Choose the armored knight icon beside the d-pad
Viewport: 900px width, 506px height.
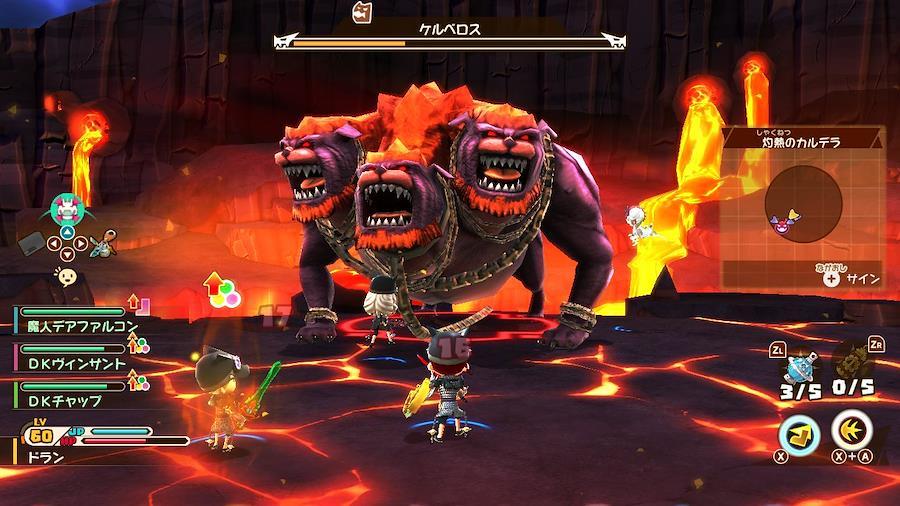(103, 243)
